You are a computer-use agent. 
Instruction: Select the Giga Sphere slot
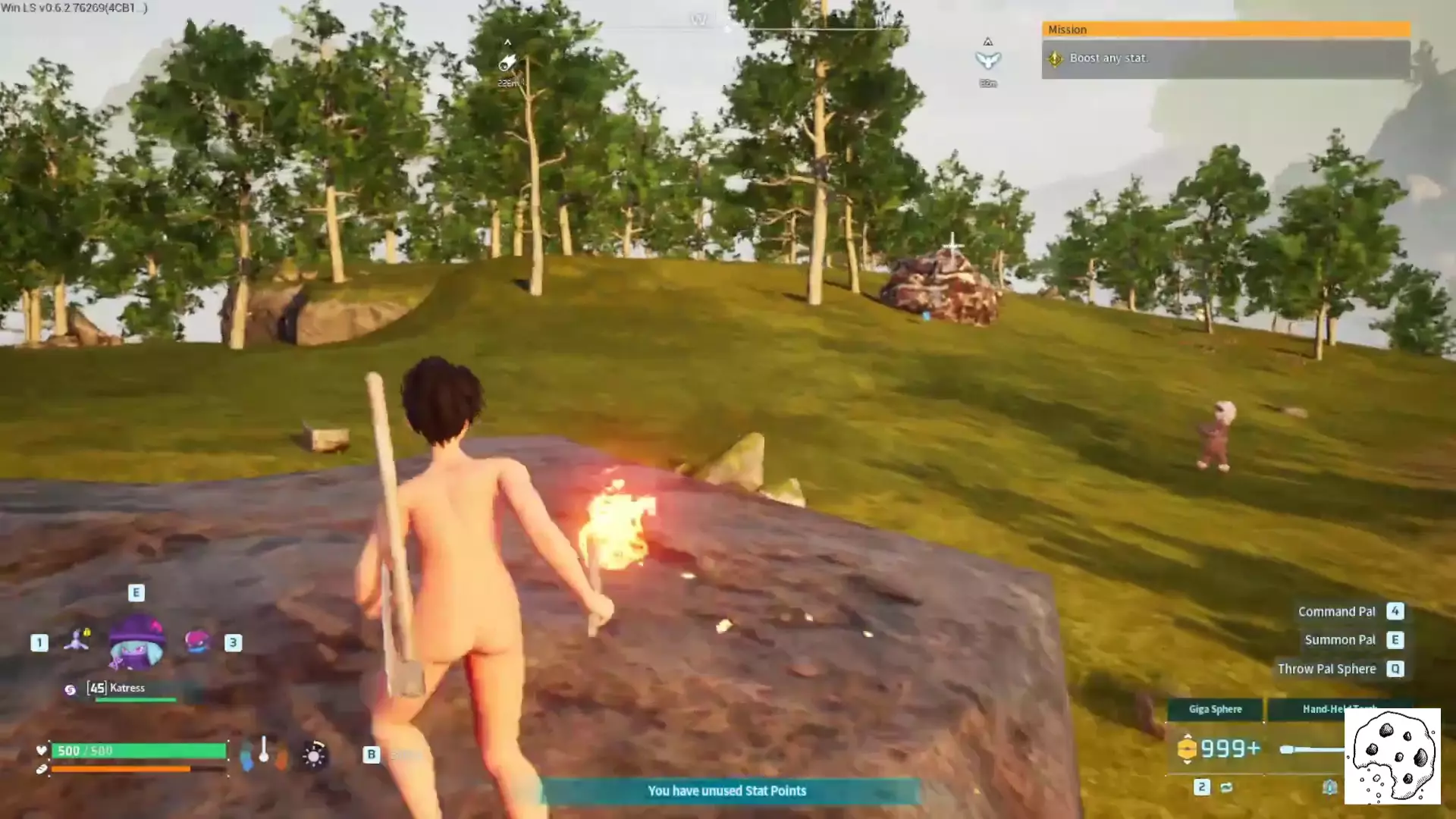[1215, 710]
